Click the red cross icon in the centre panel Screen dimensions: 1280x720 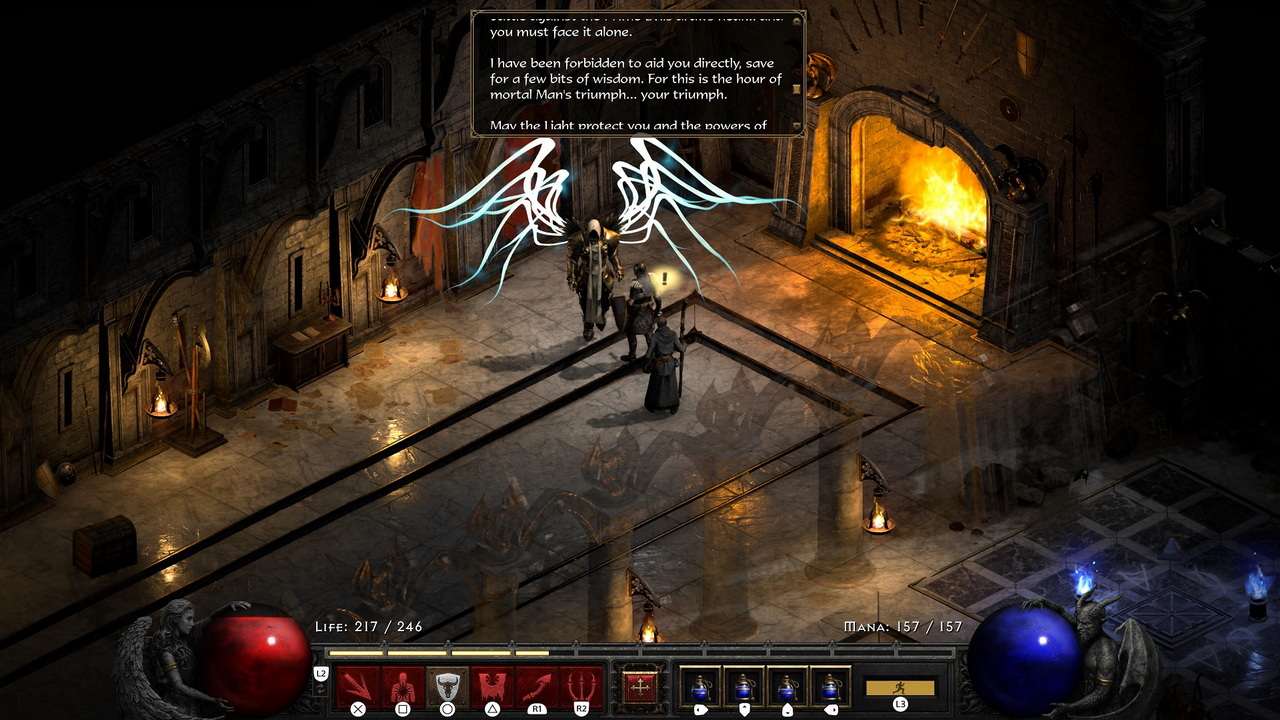(640, 687)
